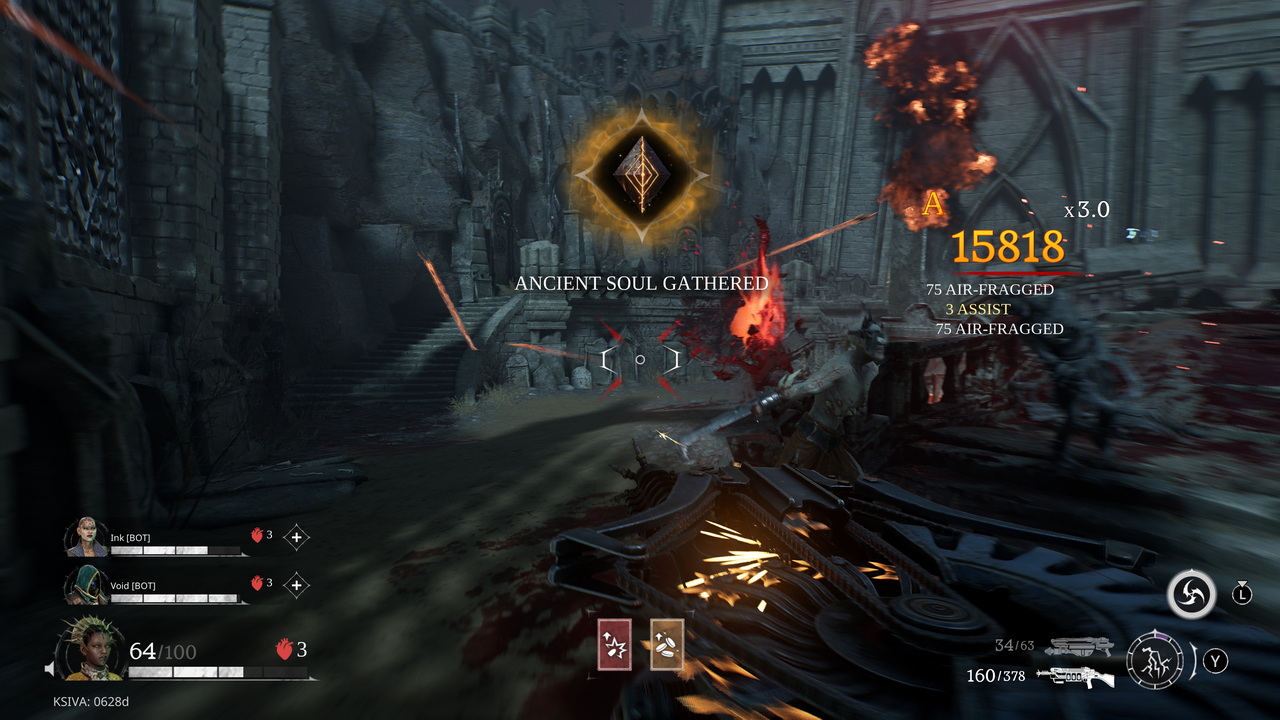Click the Ancient Soul diamond icon
Image resolution: width=1280 pixels, height=720 pixels.
[640, 174]
